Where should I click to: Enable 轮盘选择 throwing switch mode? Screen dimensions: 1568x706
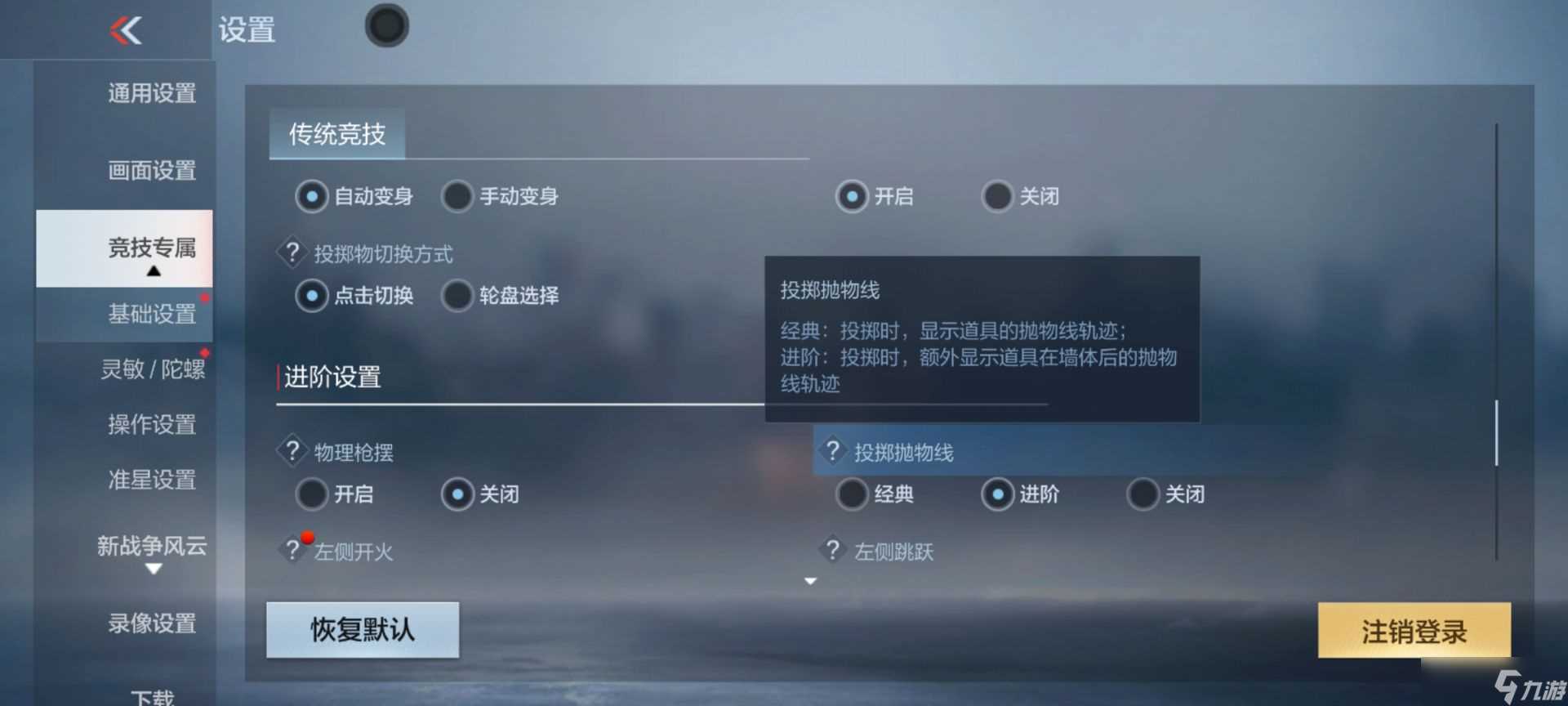[x=457, y=296]
